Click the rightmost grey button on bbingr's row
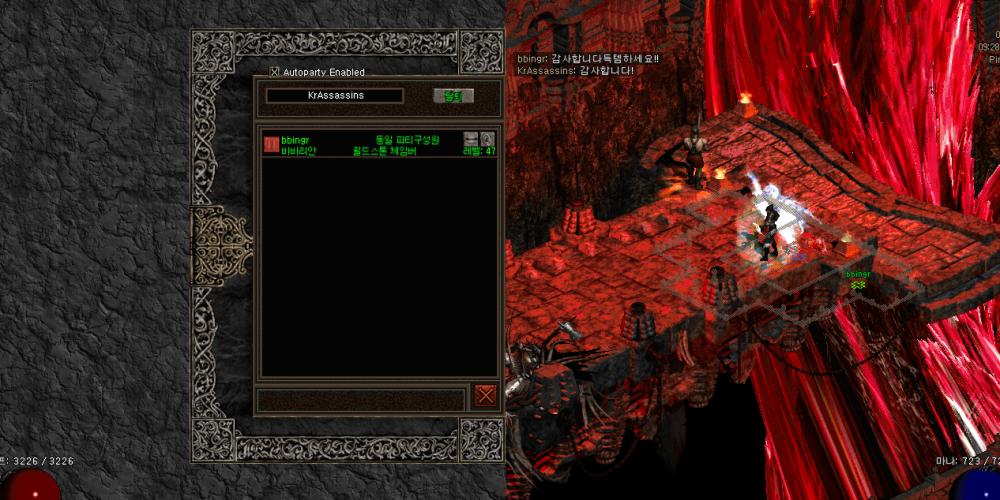Image resolution: width=1000 pixels, height=500 pixels. 488,139
